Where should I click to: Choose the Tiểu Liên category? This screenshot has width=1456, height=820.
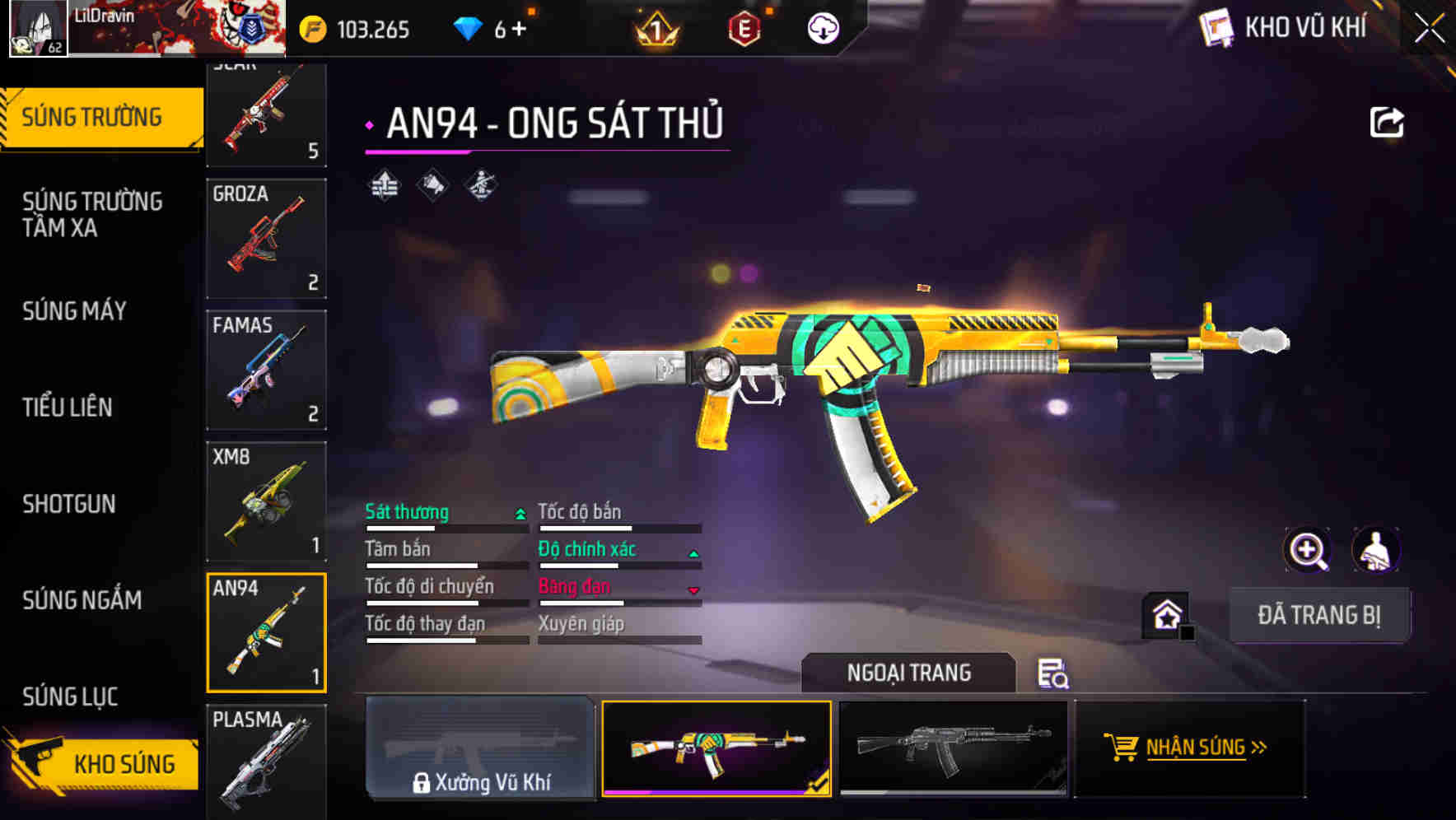[68, 407]
